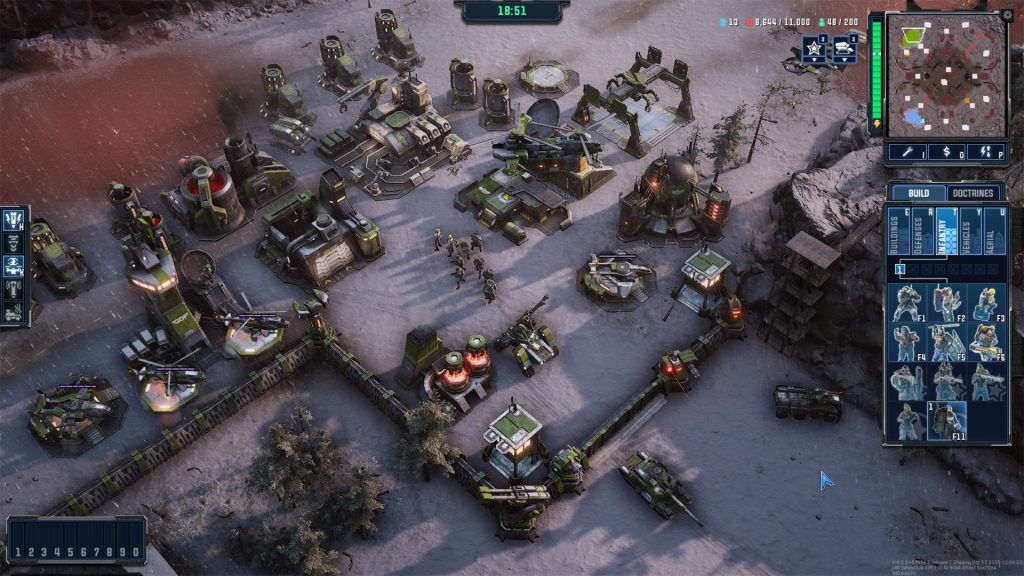Select the Build tab
This screenshot has width=1024, height=576.
tap(912, 193)
